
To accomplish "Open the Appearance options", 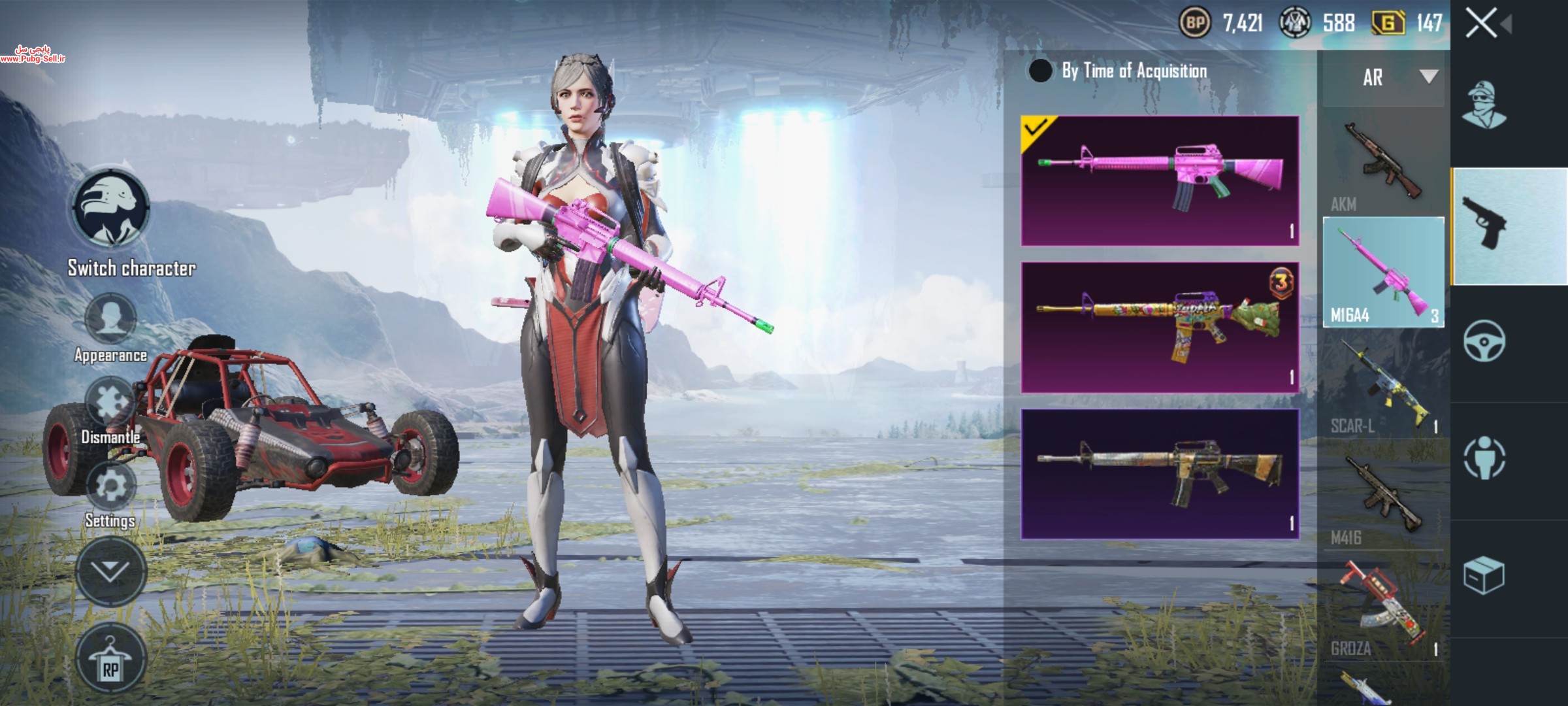I will pos(110,320).
